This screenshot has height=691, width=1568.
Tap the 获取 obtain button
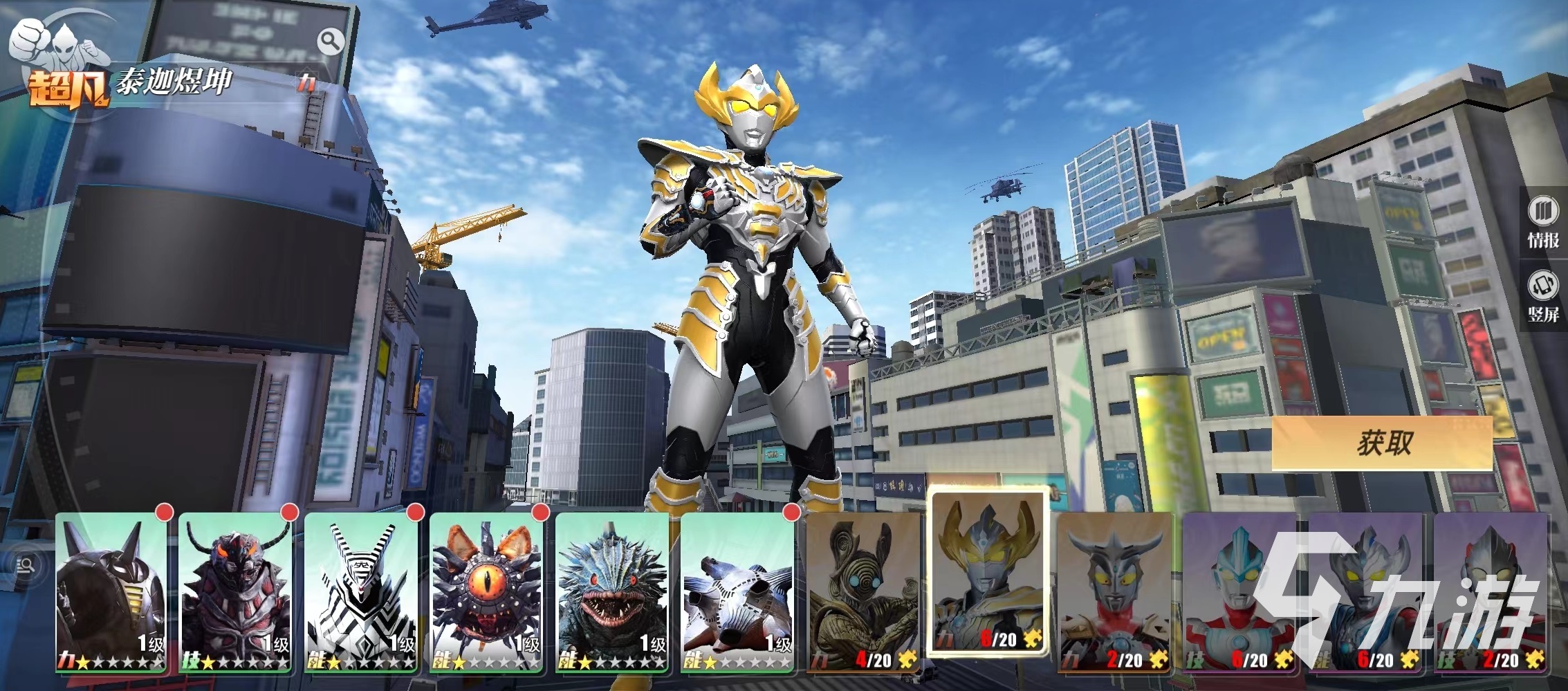click(x=1383, y=443)
